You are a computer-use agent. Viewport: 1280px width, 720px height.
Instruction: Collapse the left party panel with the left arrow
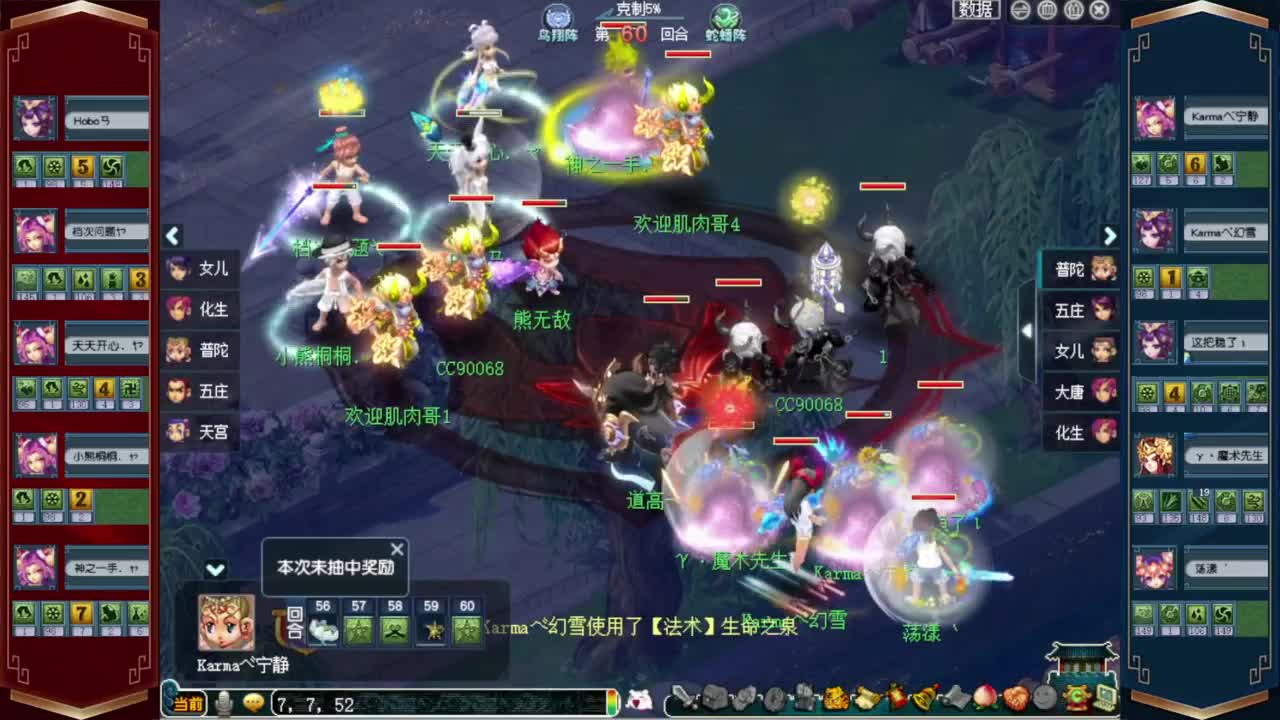pos(172,237)
